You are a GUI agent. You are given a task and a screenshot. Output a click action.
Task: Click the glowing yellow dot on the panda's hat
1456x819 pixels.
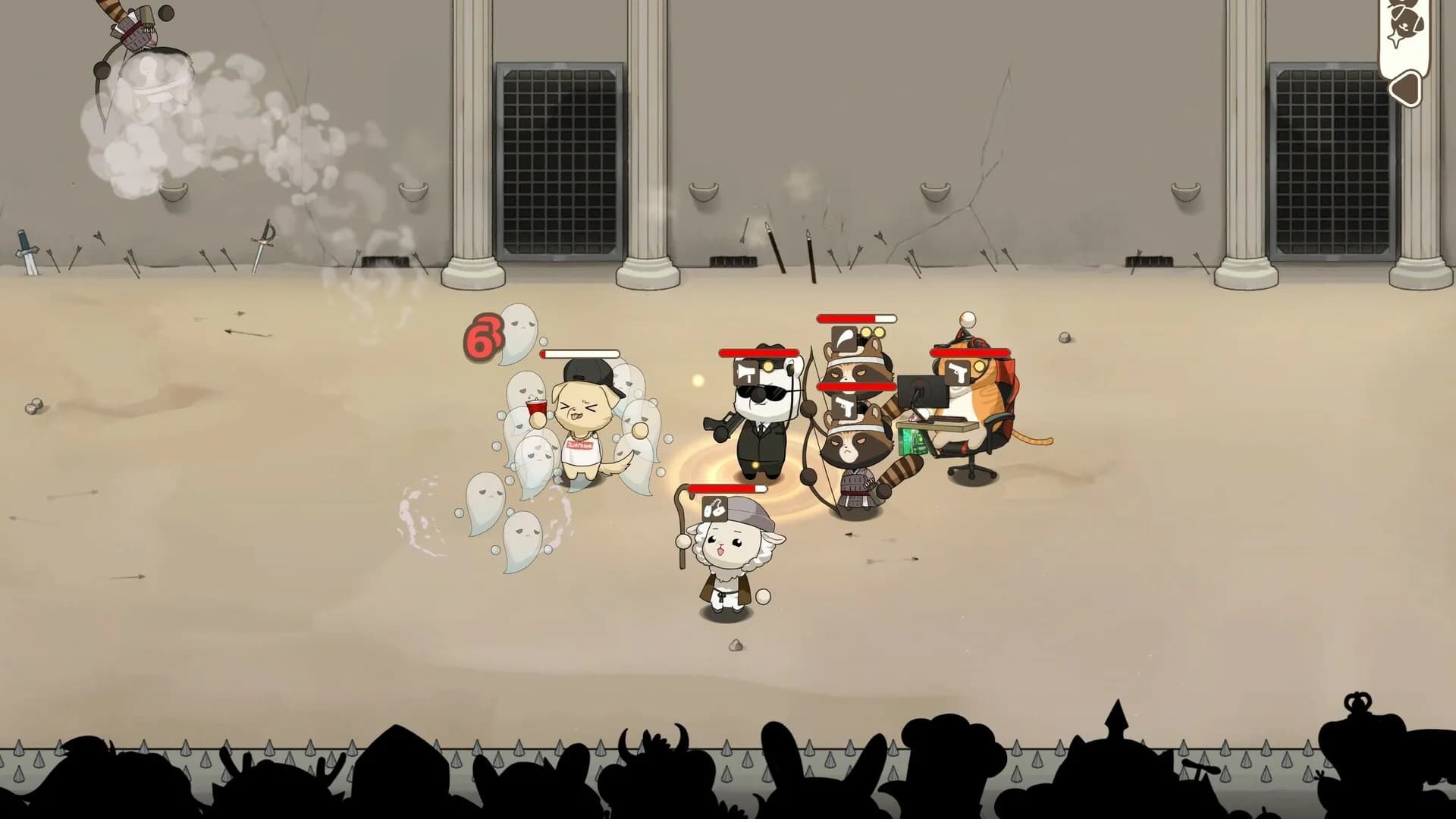pos(768,368)
